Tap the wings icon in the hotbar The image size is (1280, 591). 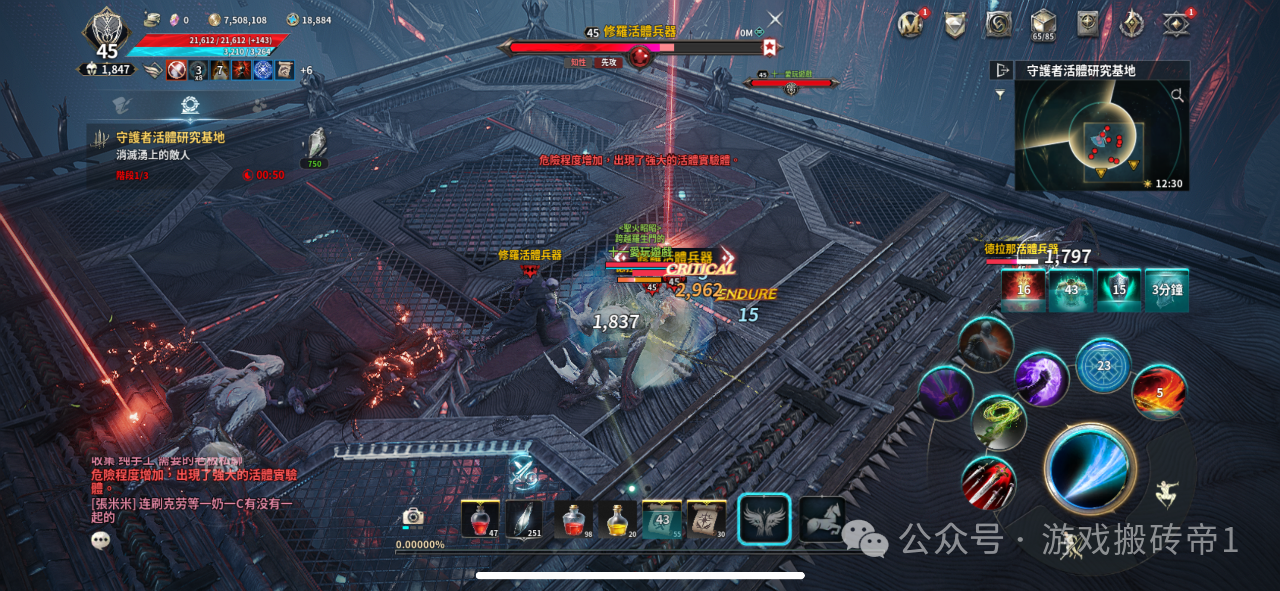tap(764, 519)
